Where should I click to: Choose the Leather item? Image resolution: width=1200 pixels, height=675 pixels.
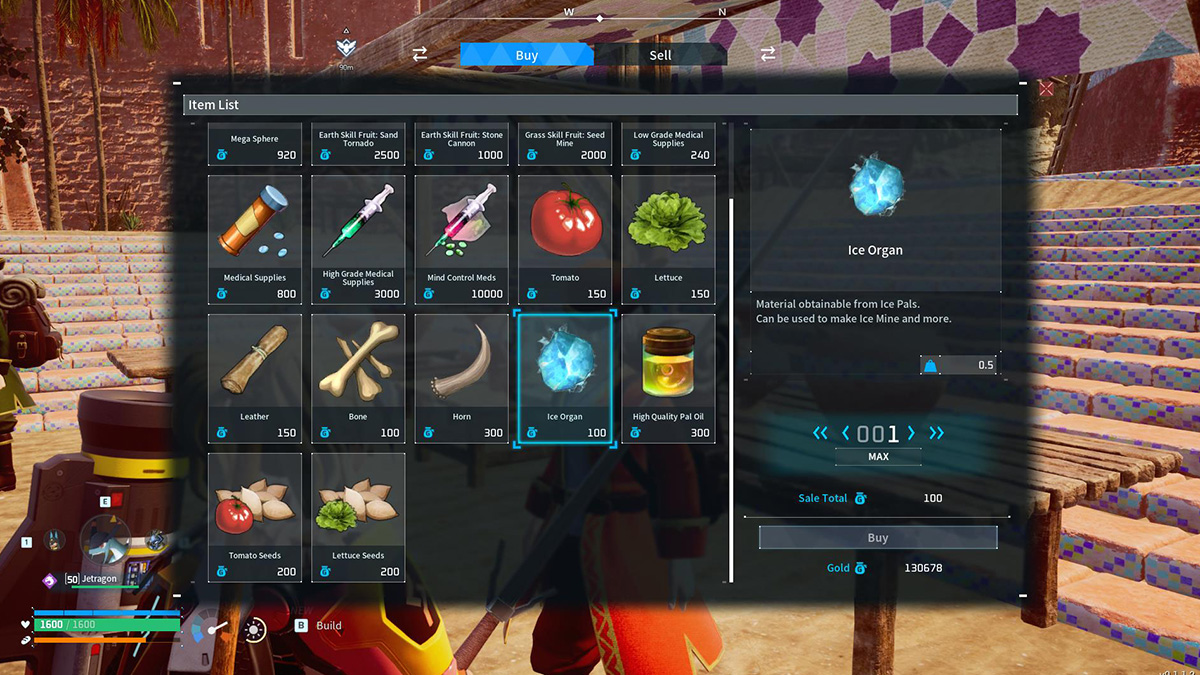[x=255, y=378]
